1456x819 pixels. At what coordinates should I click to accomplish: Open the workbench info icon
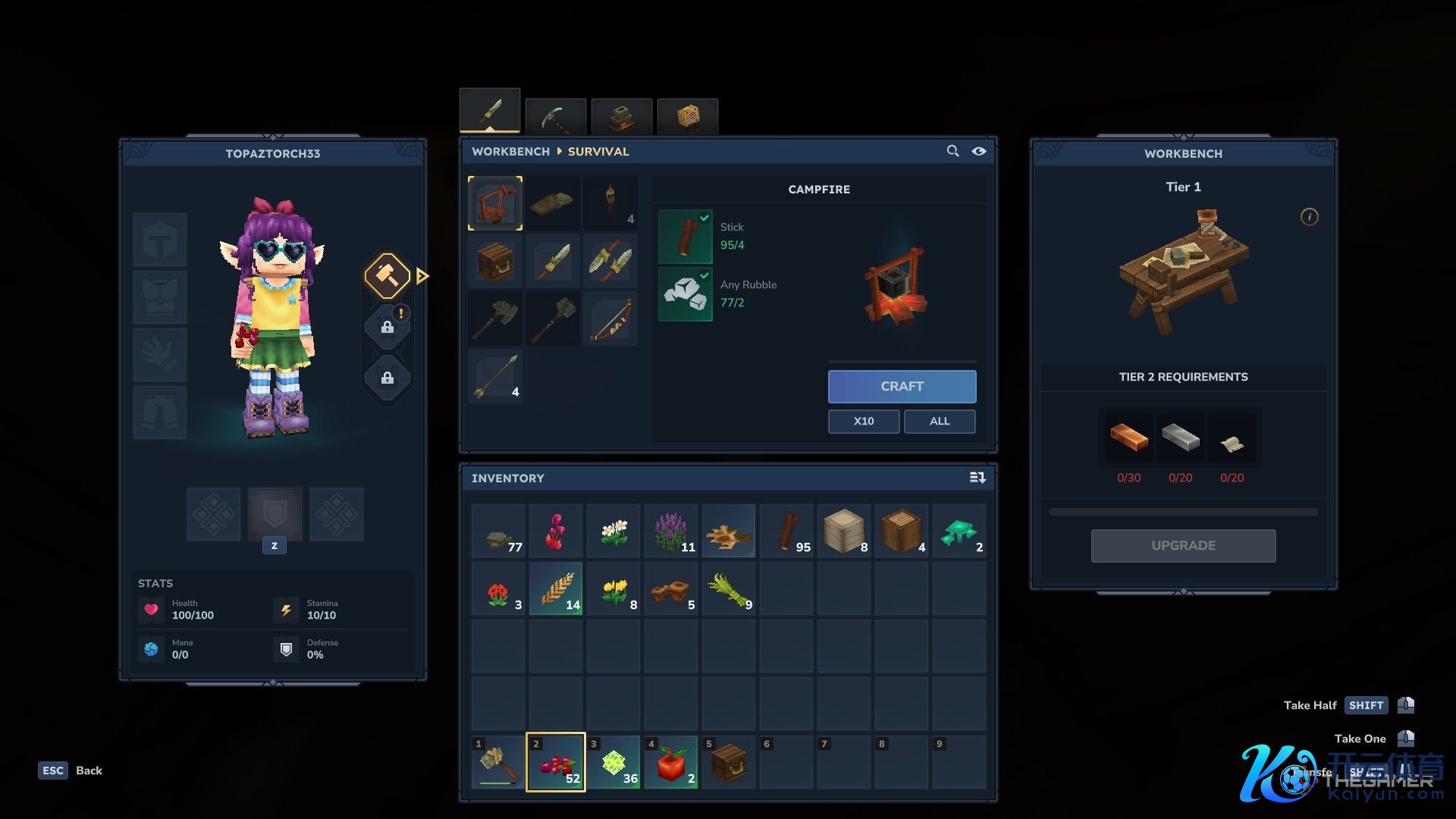1309,217
